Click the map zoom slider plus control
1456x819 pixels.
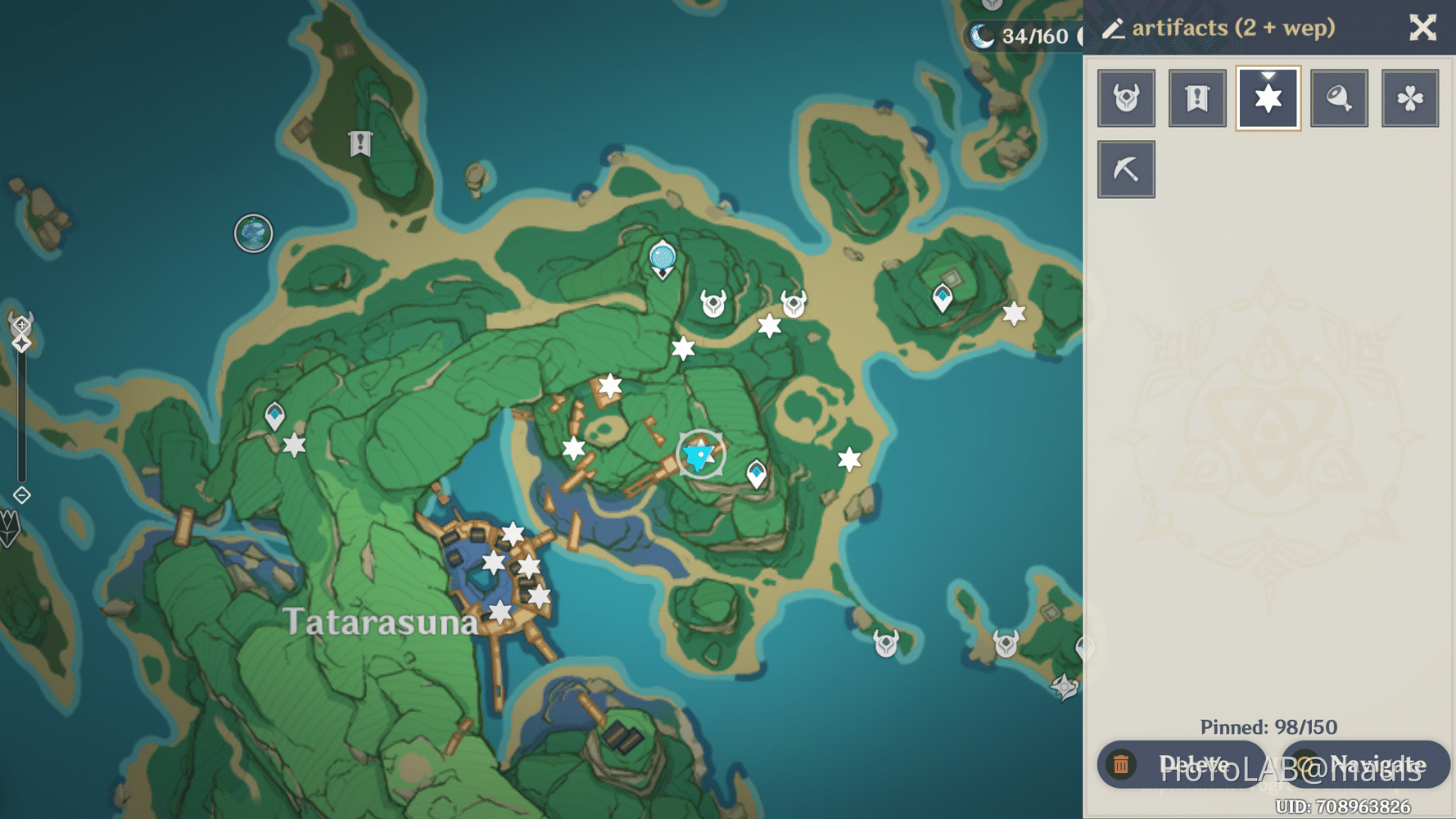pyautogui.click(x=21, y=324)
